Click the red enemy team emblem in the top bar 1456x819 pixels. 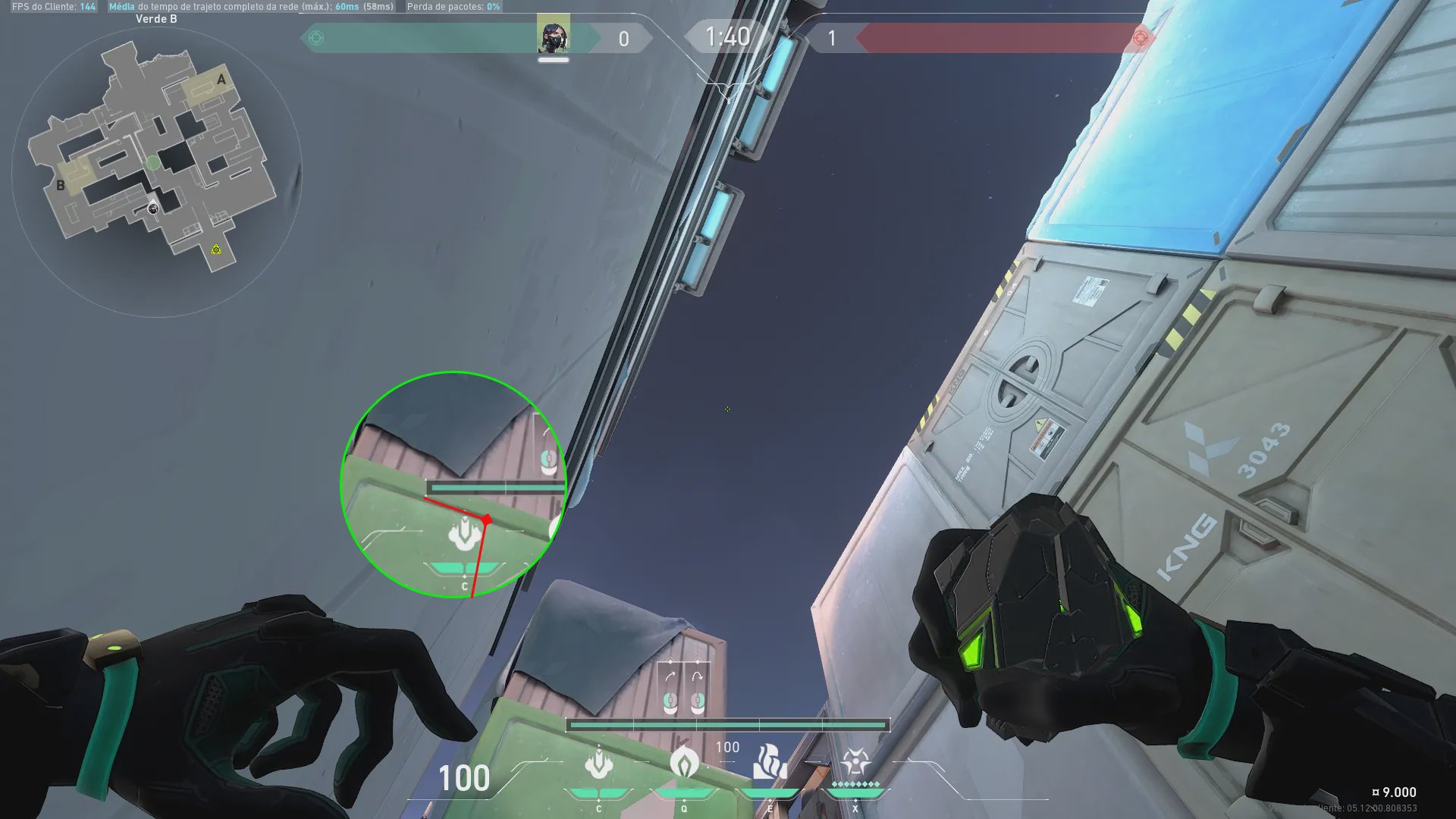tap(1139, 38)
